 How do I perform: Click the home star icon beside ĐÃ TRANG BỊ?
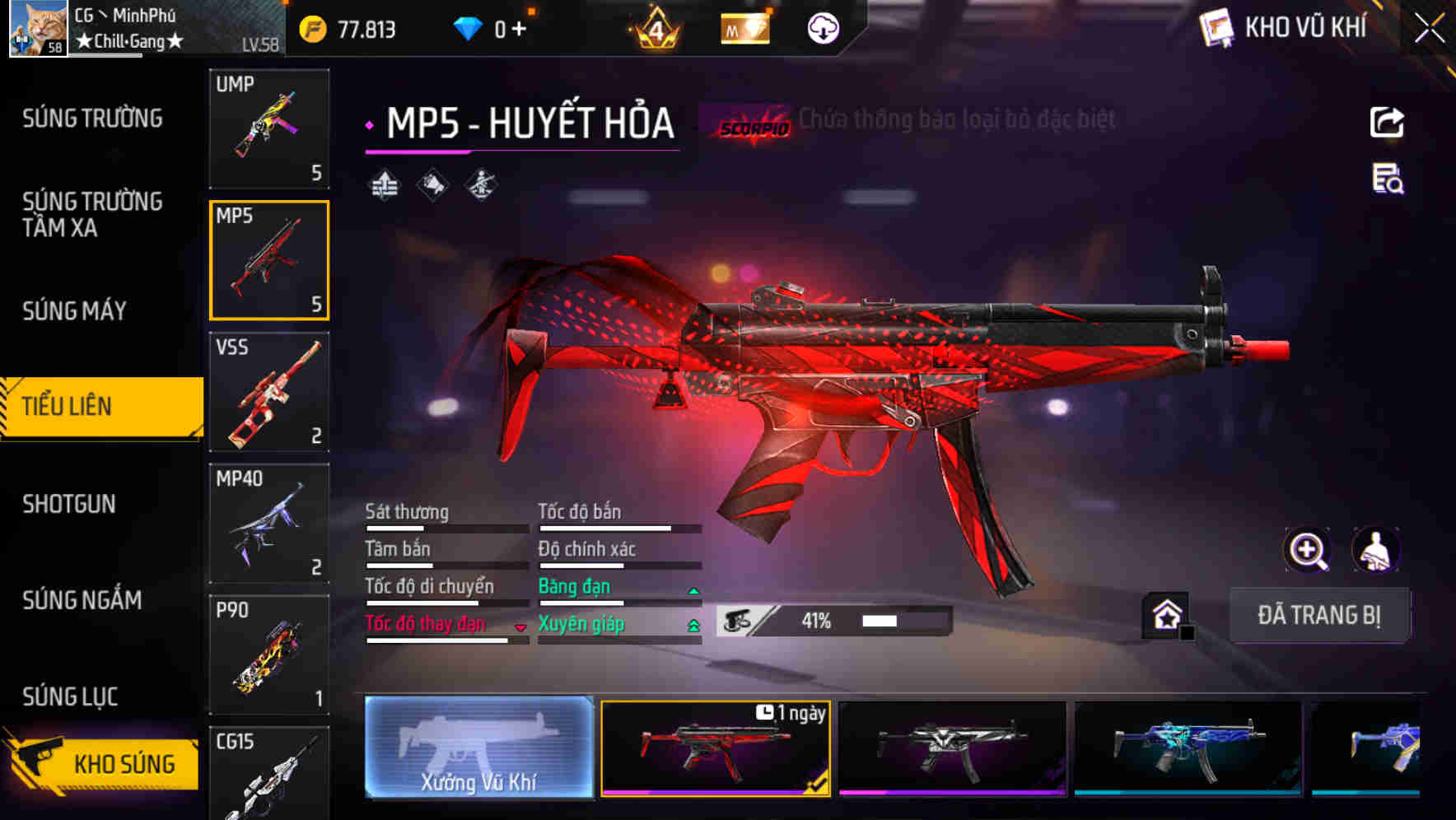point(1166,614)
